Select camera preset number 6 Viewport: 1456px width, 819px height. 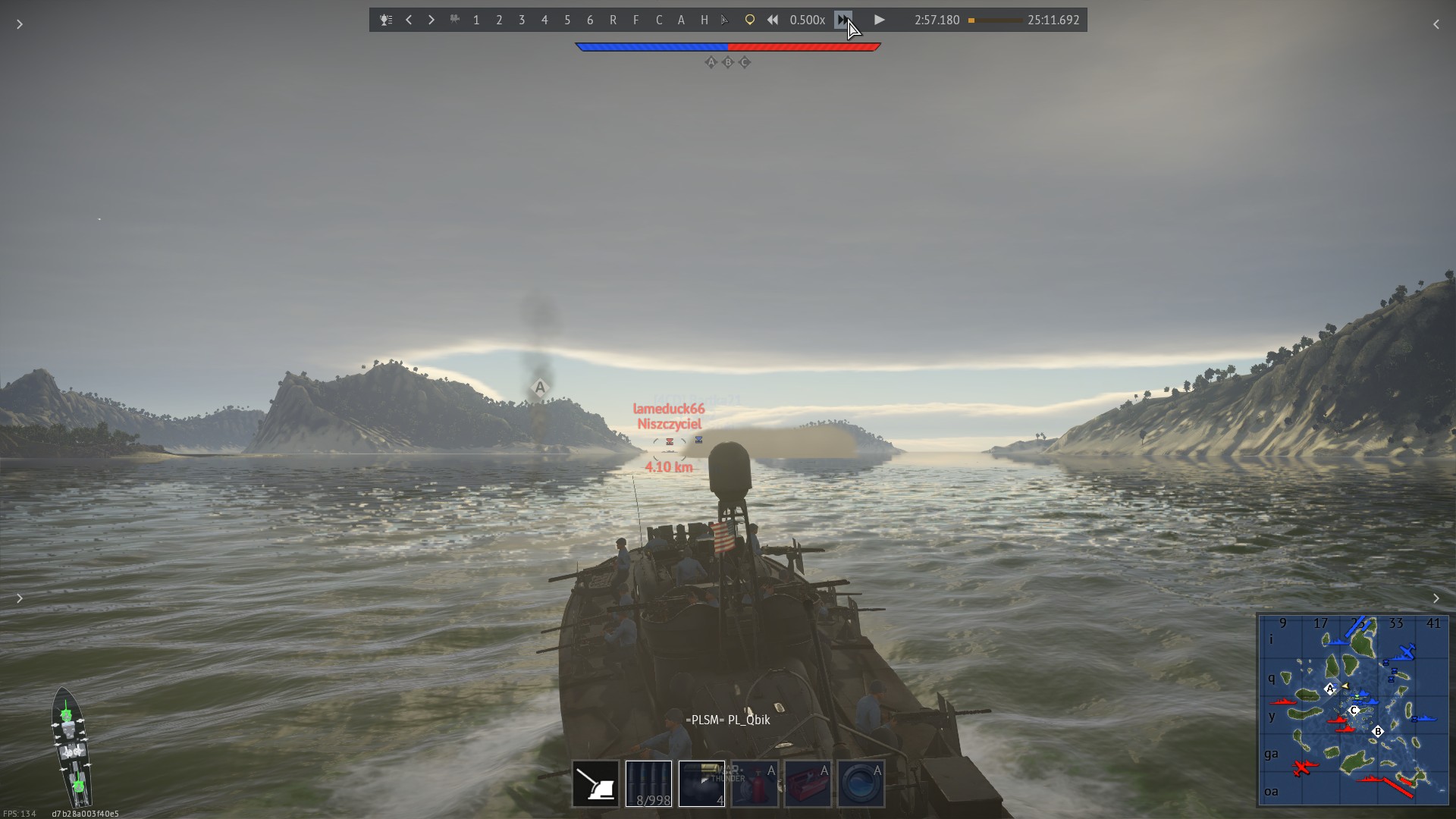[590, 20]
